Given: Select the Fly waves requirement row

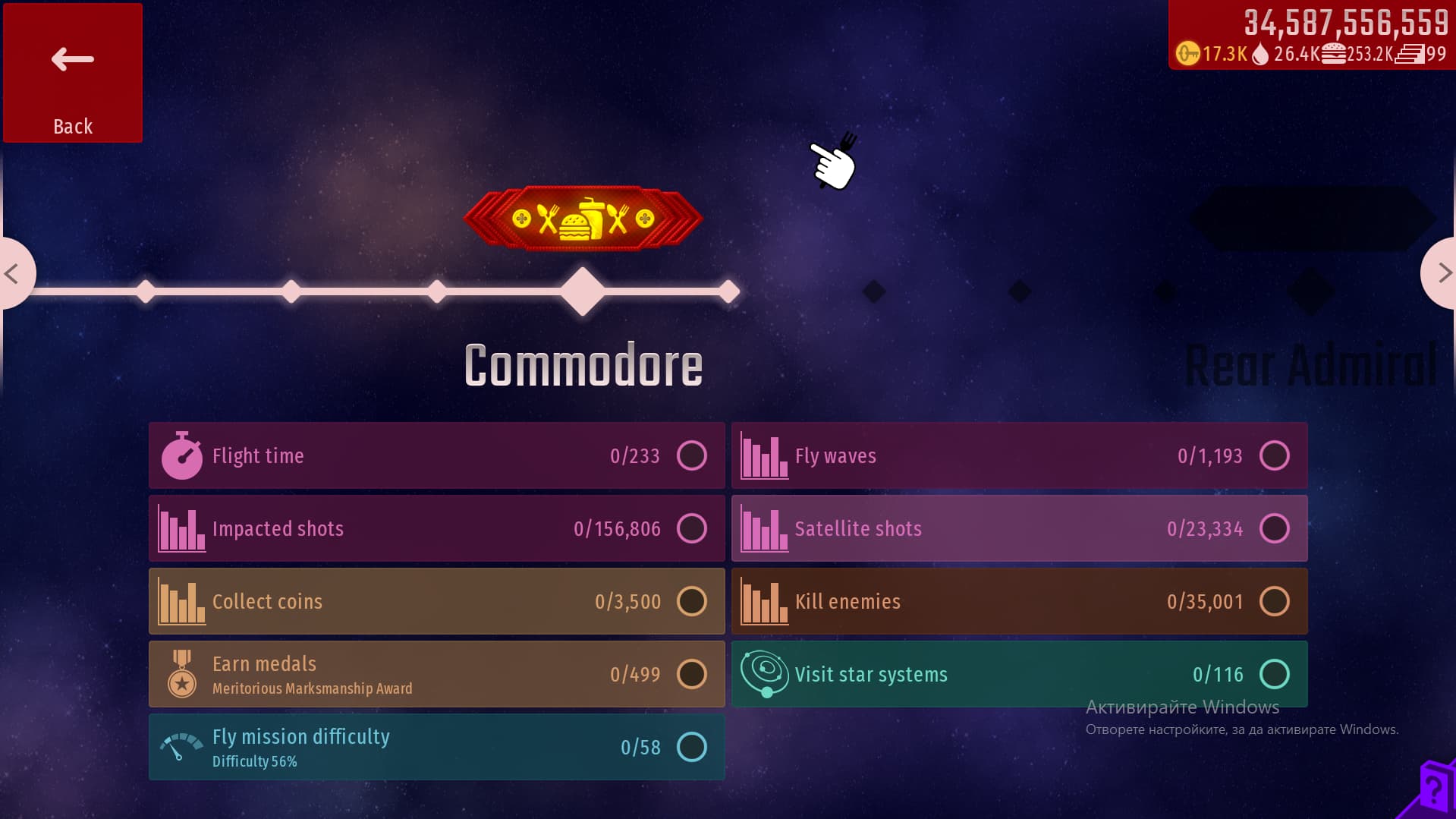Looking at the screenshot, I should [1019, 455].
